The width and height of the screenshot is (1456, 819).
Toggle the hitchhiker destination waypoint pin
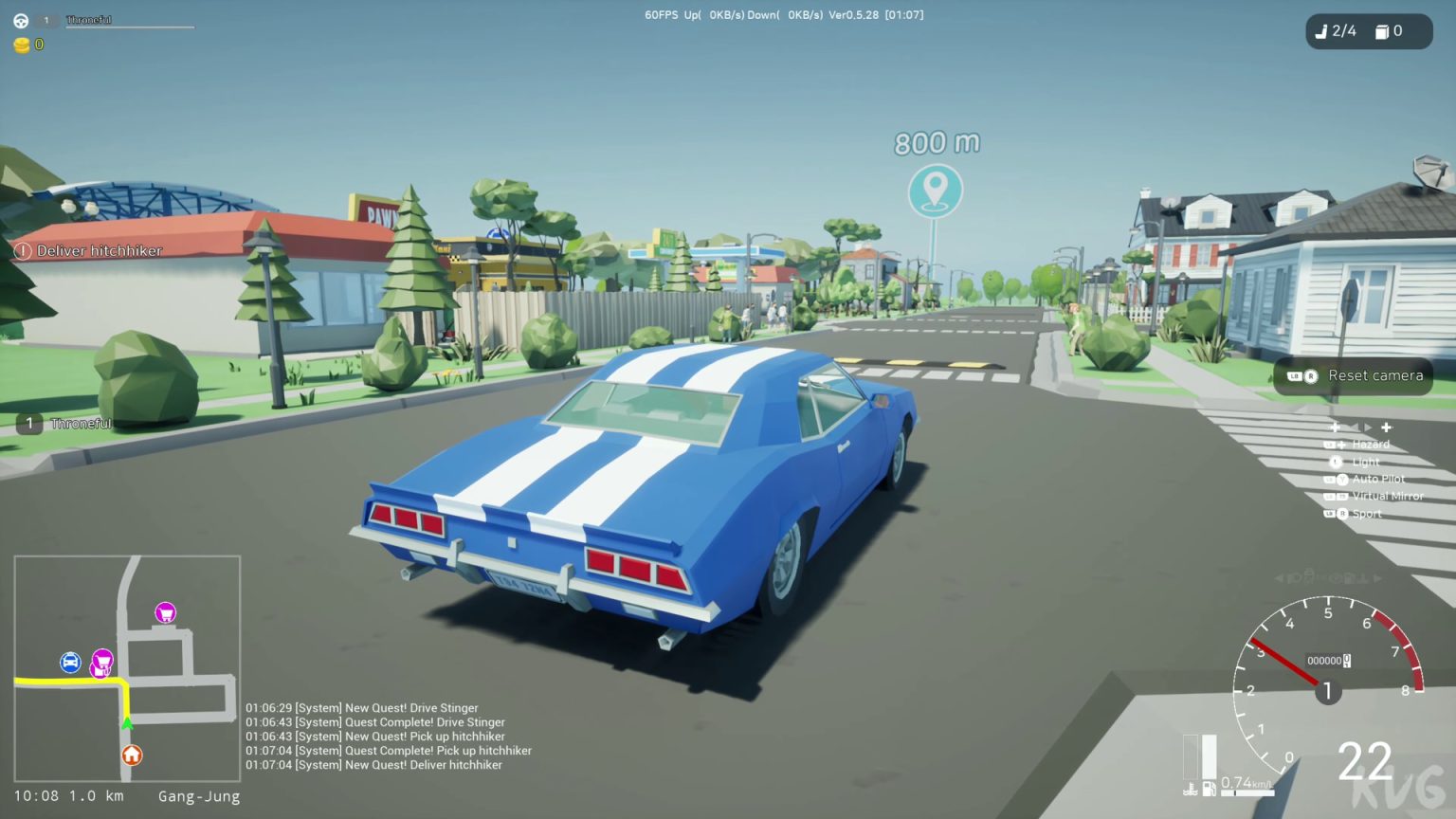tap(935, 191)
